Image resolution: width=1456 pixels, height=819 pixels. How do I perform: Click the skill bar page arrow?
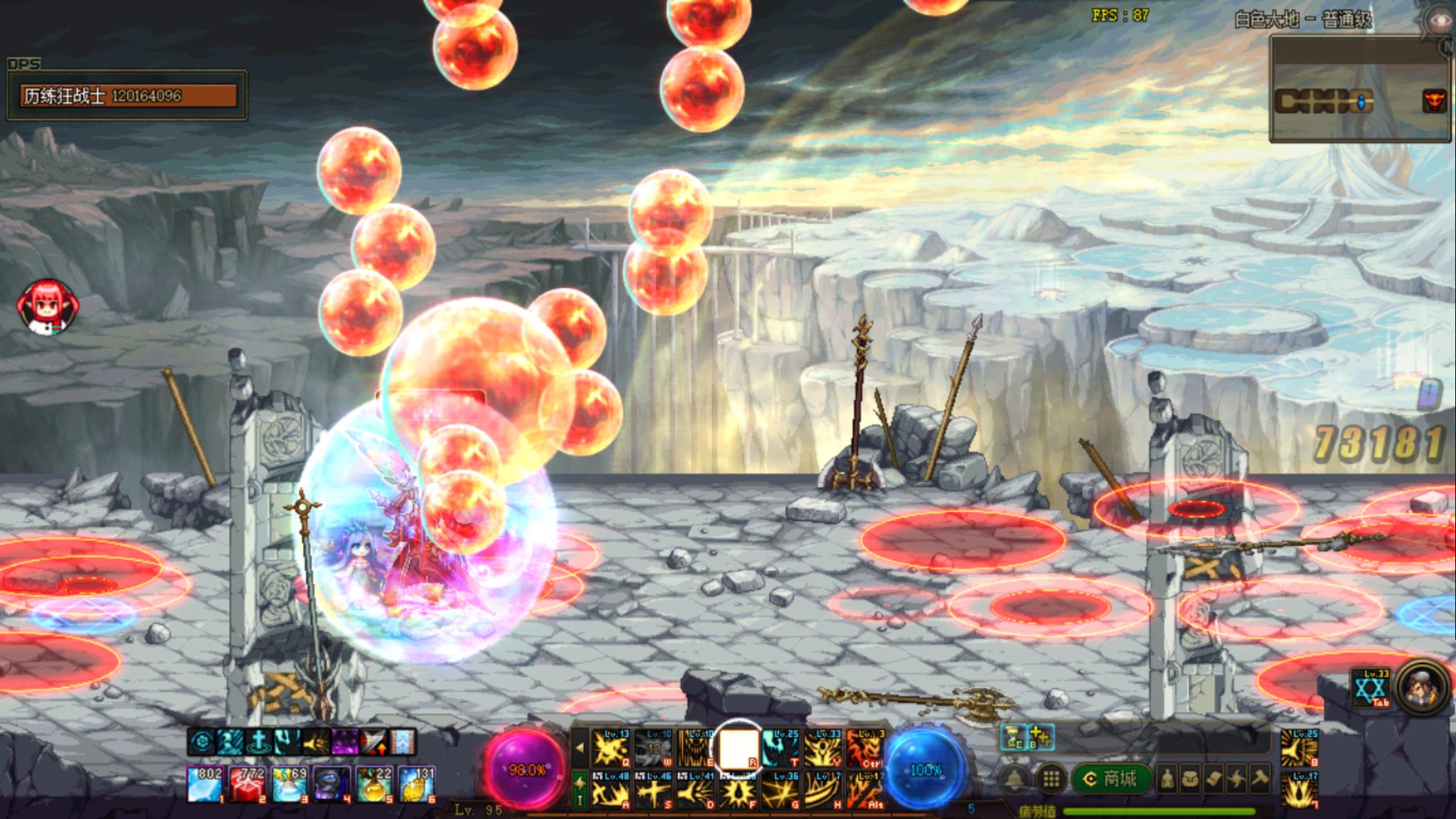tap(580, 748)
